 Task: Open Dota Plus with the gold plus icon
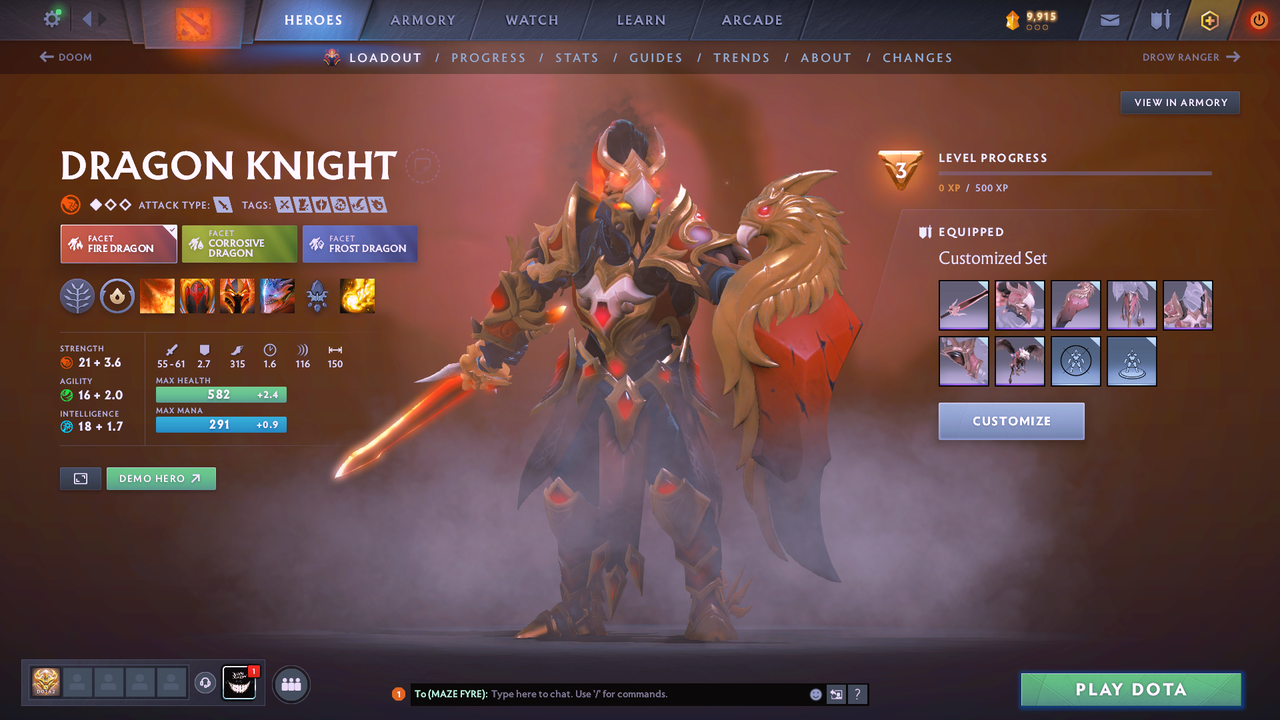[x=1209, y=20]
